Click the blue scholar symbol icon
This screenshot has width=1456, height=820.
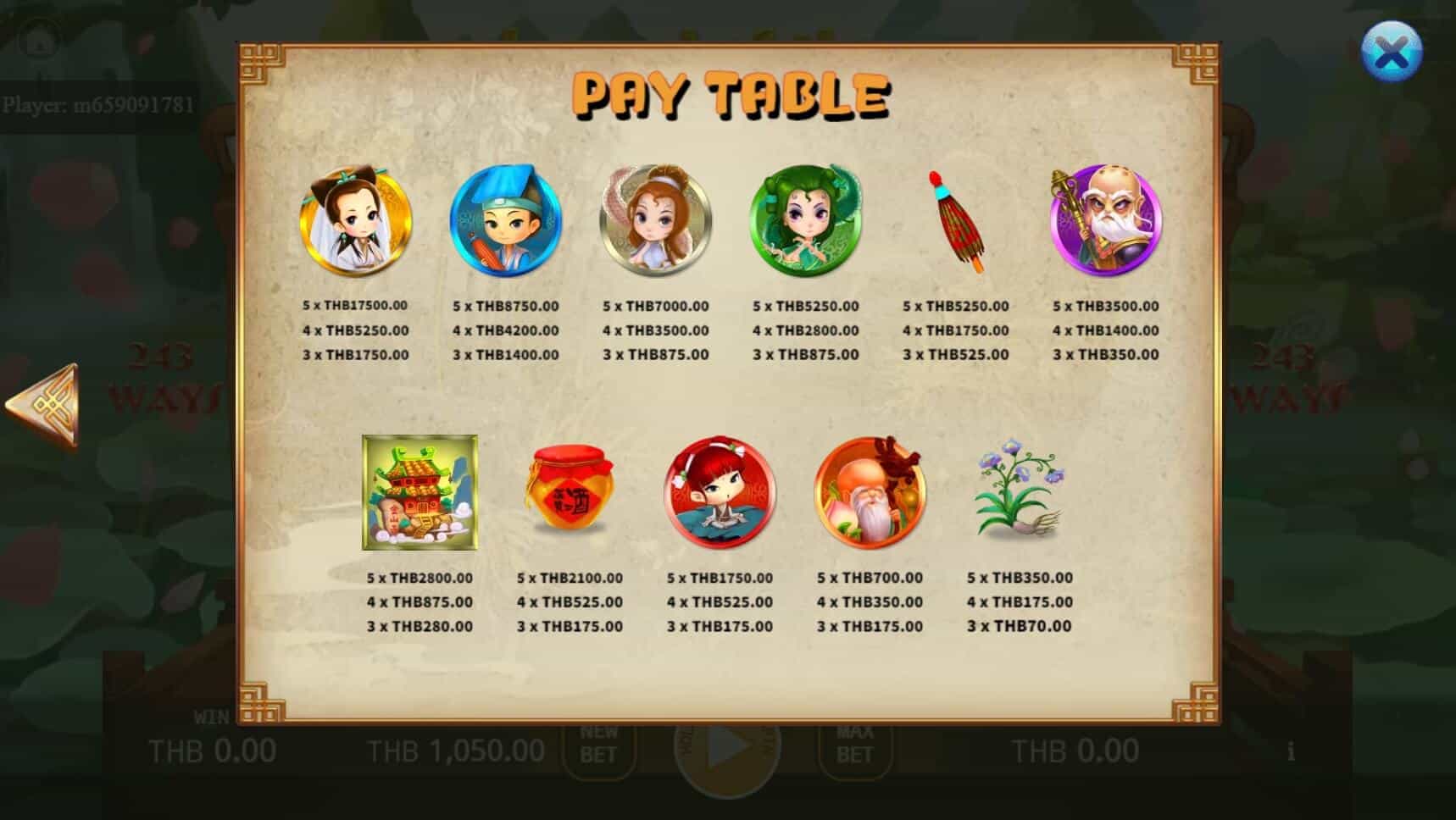point(504,220)
